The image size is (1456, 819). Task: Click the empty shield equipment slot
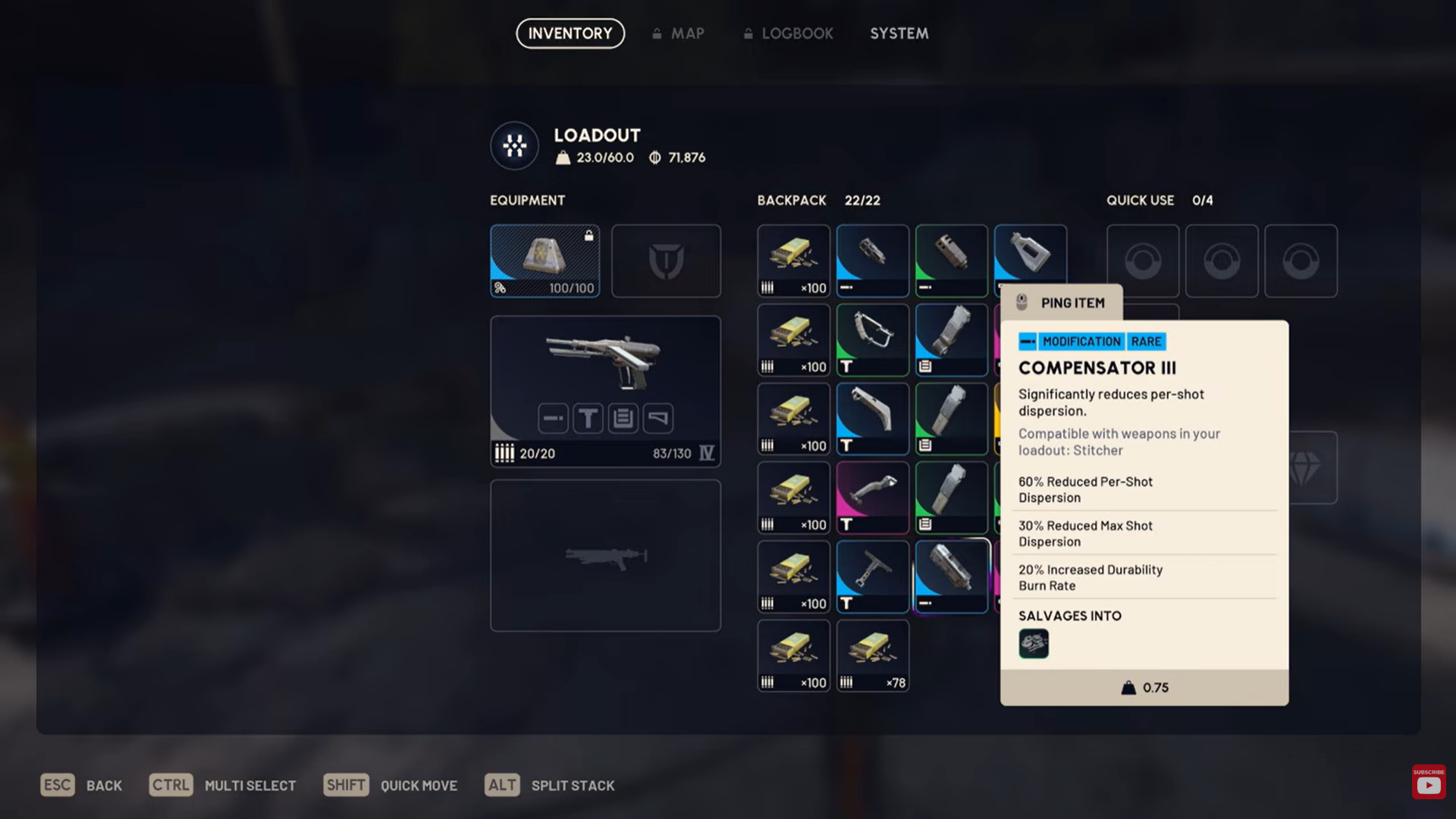point(666,260)
